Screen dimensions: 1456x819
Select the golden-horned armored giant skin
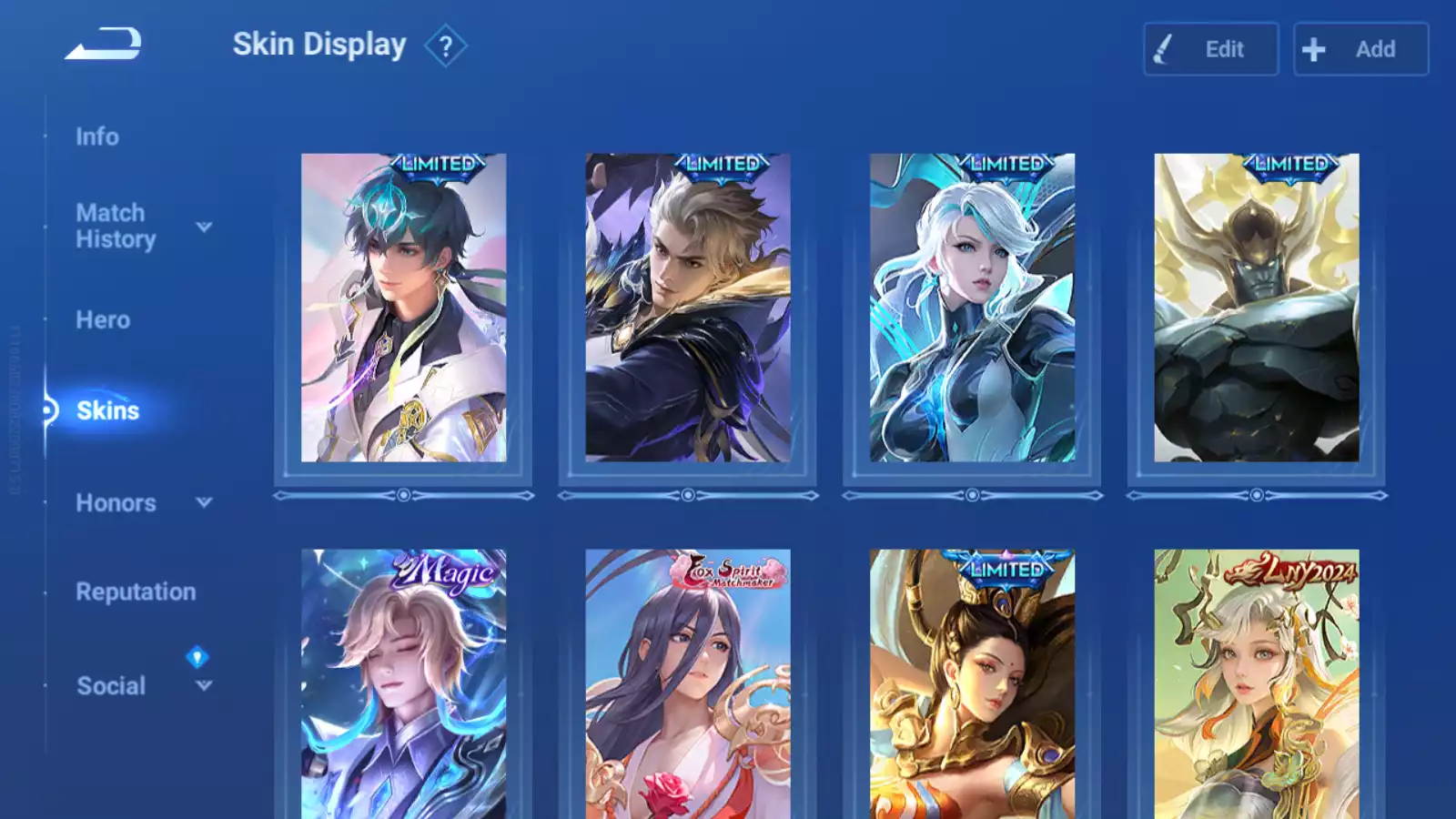click(1257, 308)
